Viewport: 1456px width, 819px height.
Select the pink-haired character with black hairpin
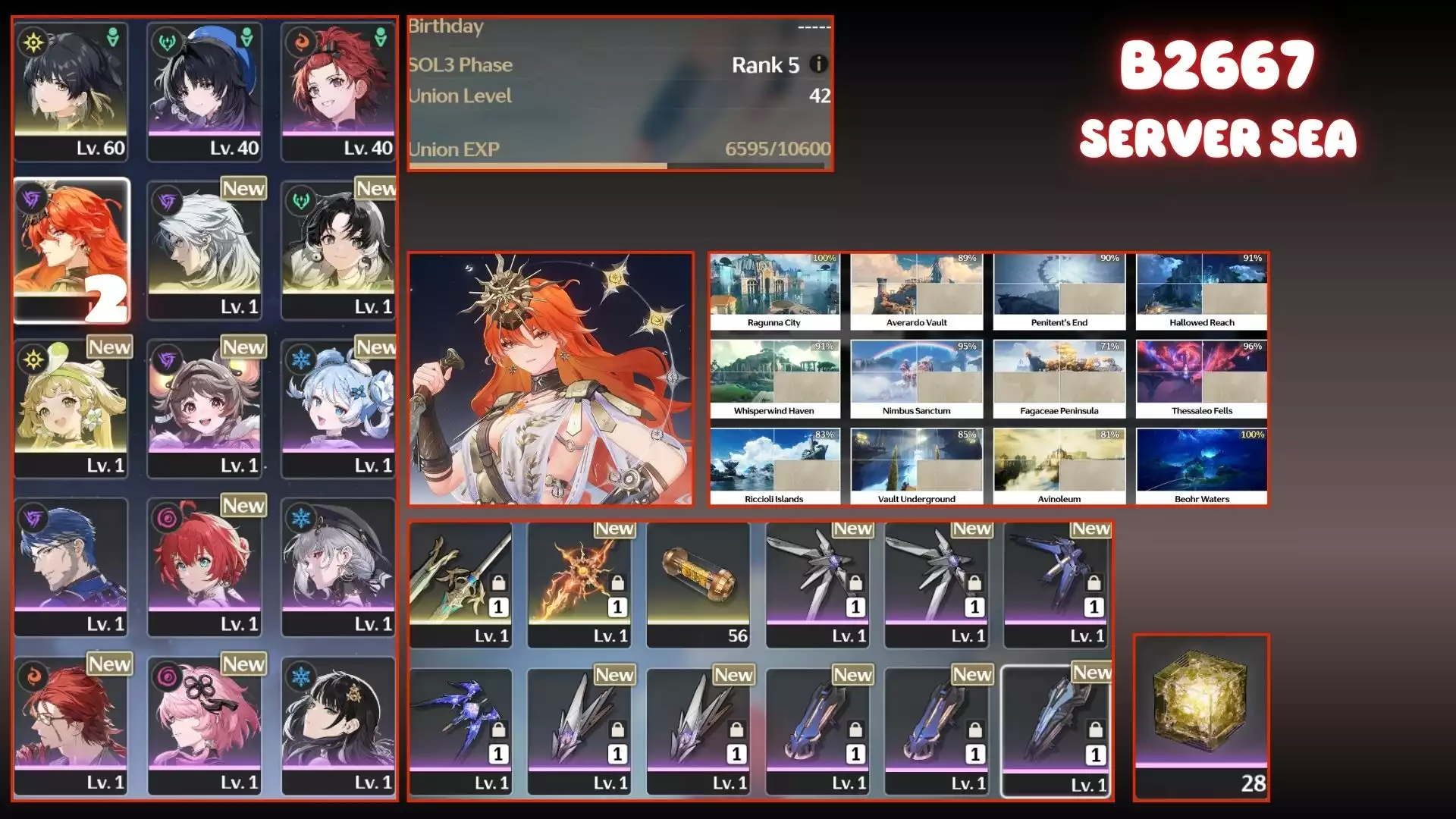[204, 726]
